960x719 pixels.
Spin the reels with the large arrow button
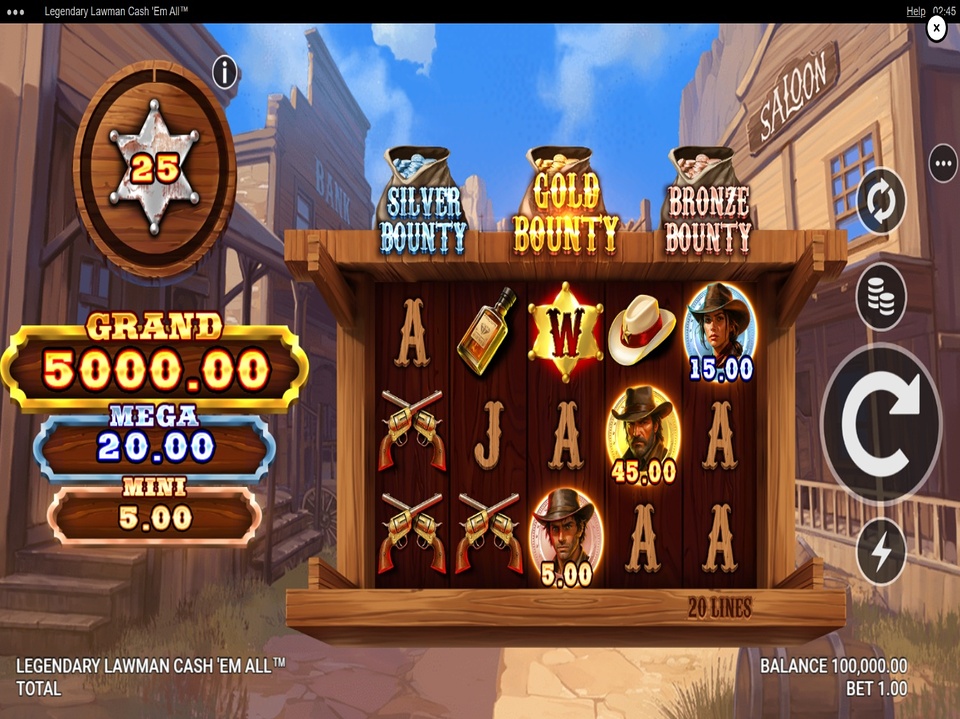coord(880,423)
